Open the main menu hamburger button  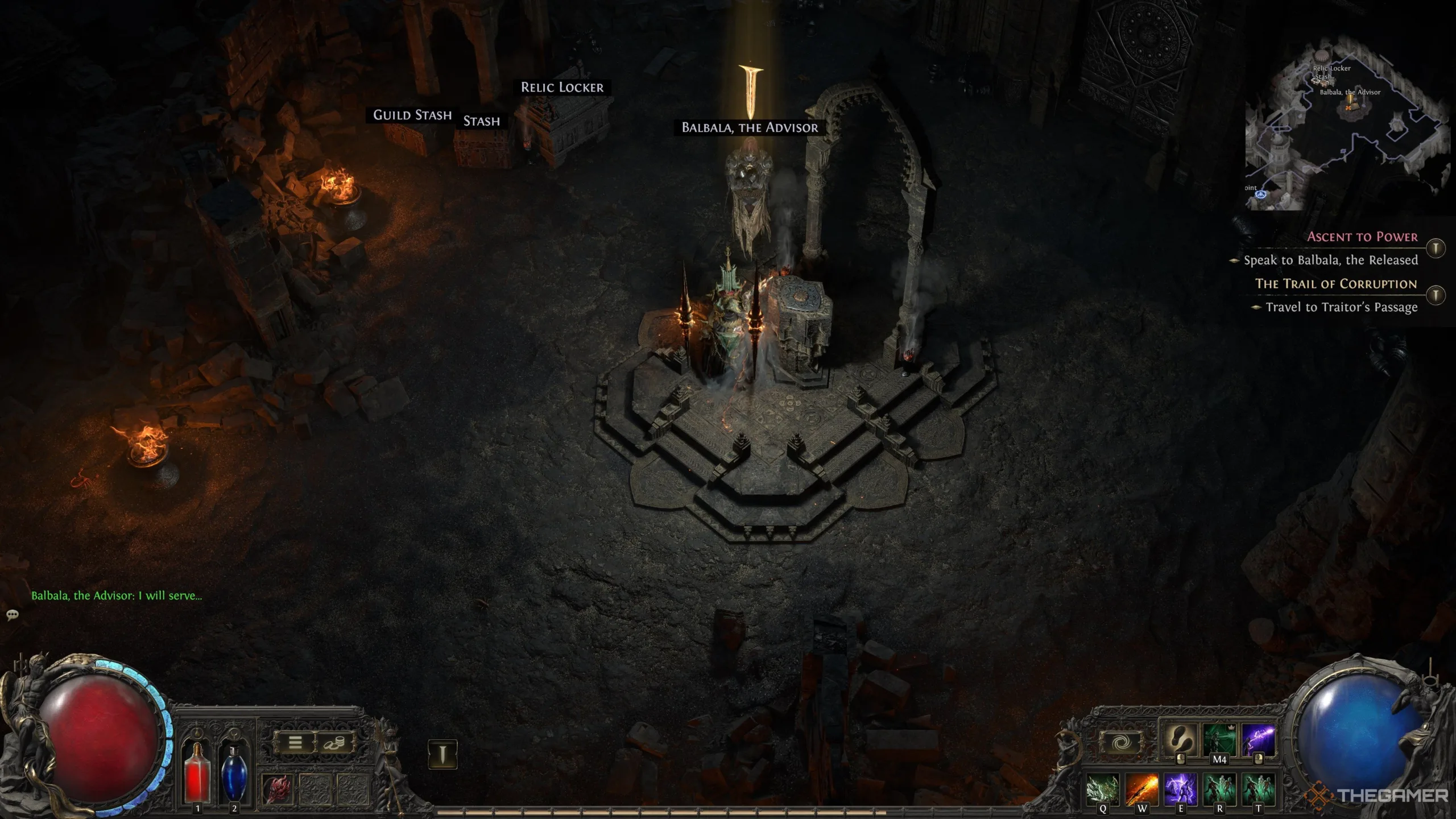point(295,743)
